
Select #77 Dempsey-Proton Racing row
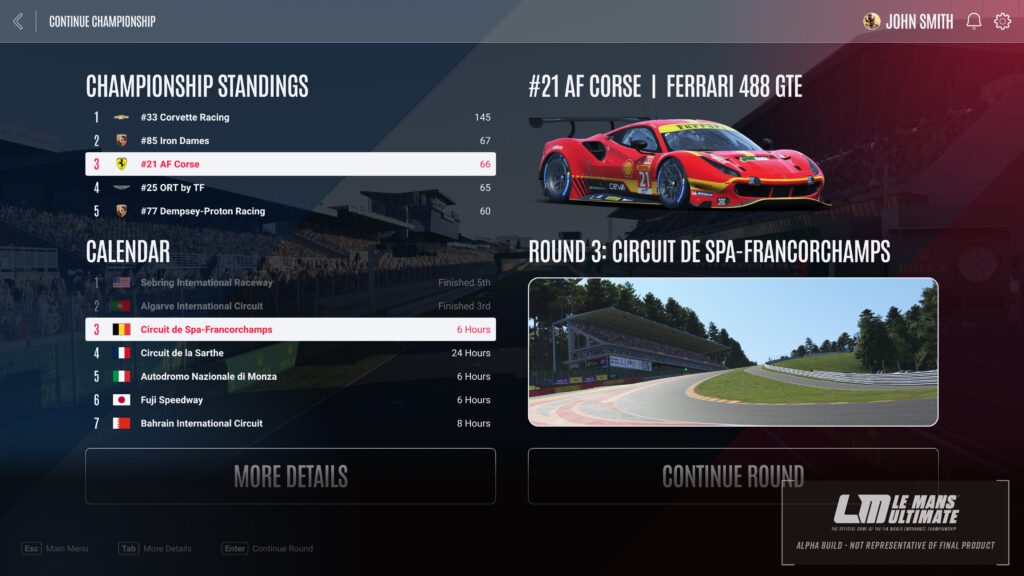click(x=290, y=211)
